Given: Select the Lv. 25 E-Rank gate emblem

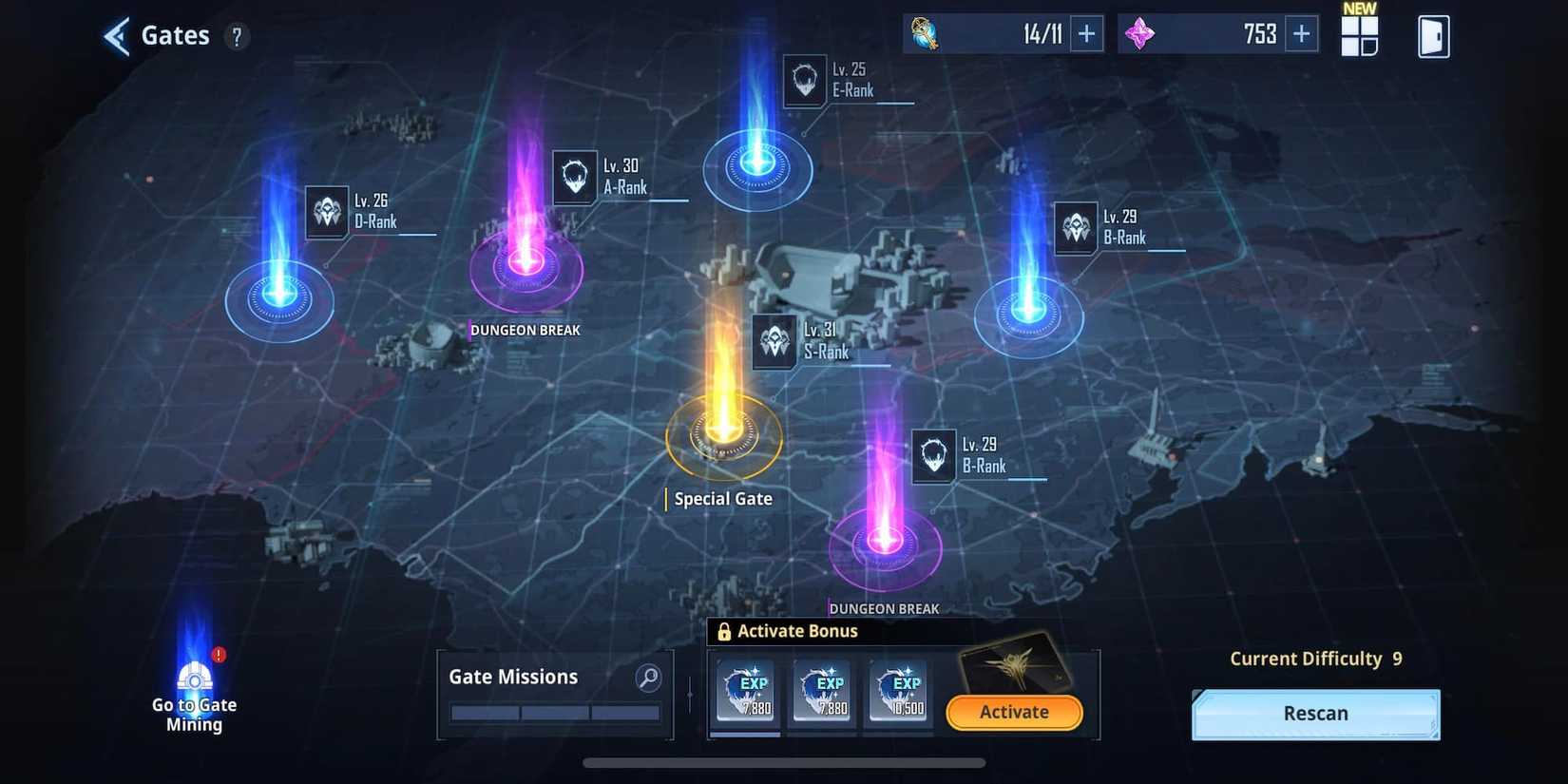Looking at the screenshot, I should coord(804,80).
